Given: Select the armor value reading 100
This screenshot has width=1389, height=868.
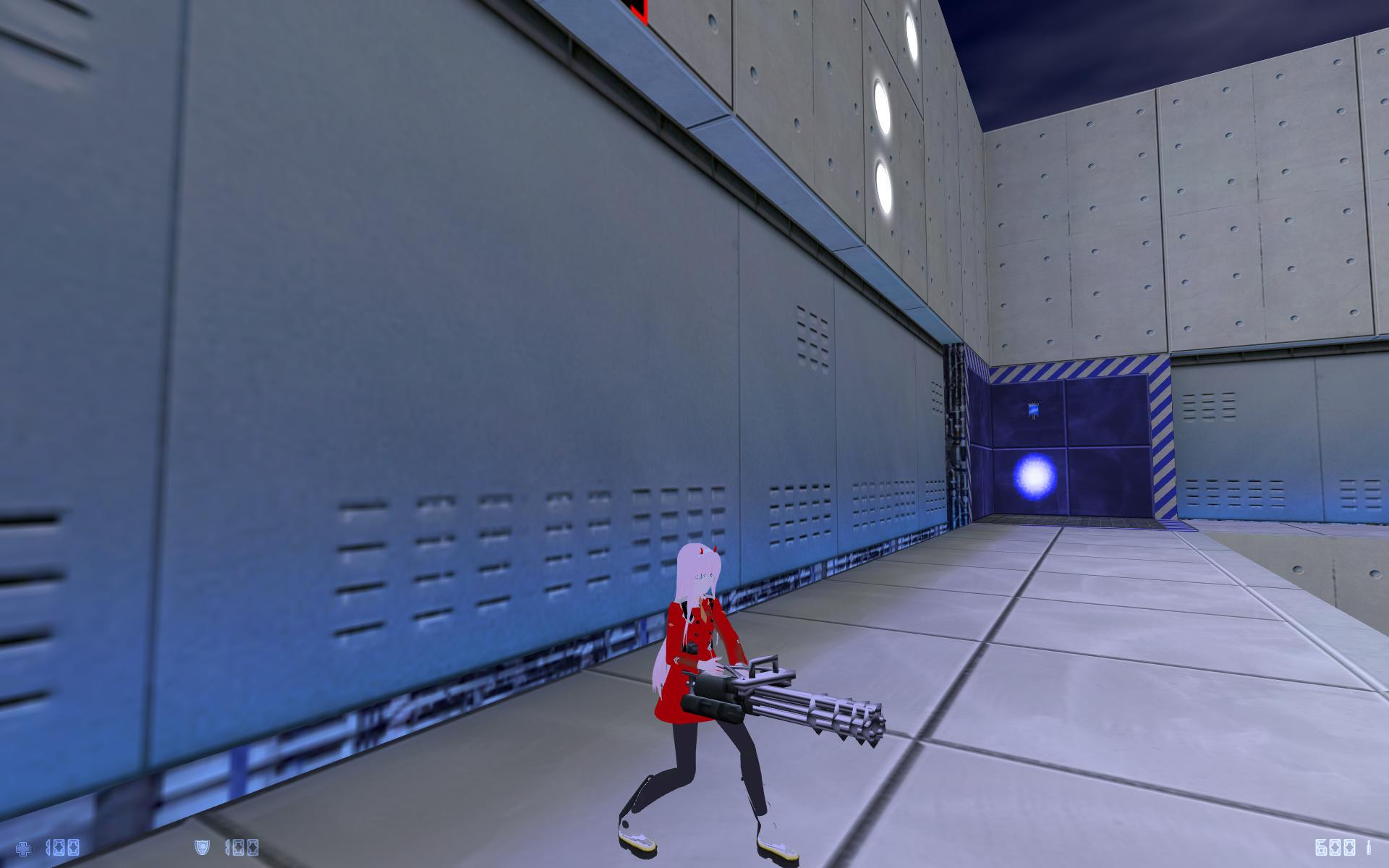Looking at the screenshot, I should coord(241,848).
